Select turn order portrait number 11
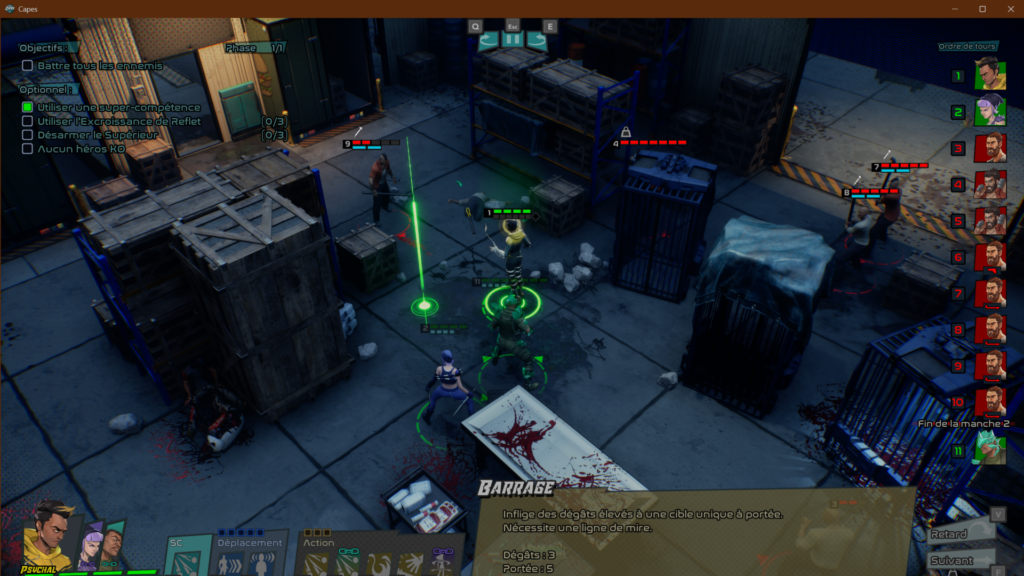1024x576 pixels. tap(989, 449)
